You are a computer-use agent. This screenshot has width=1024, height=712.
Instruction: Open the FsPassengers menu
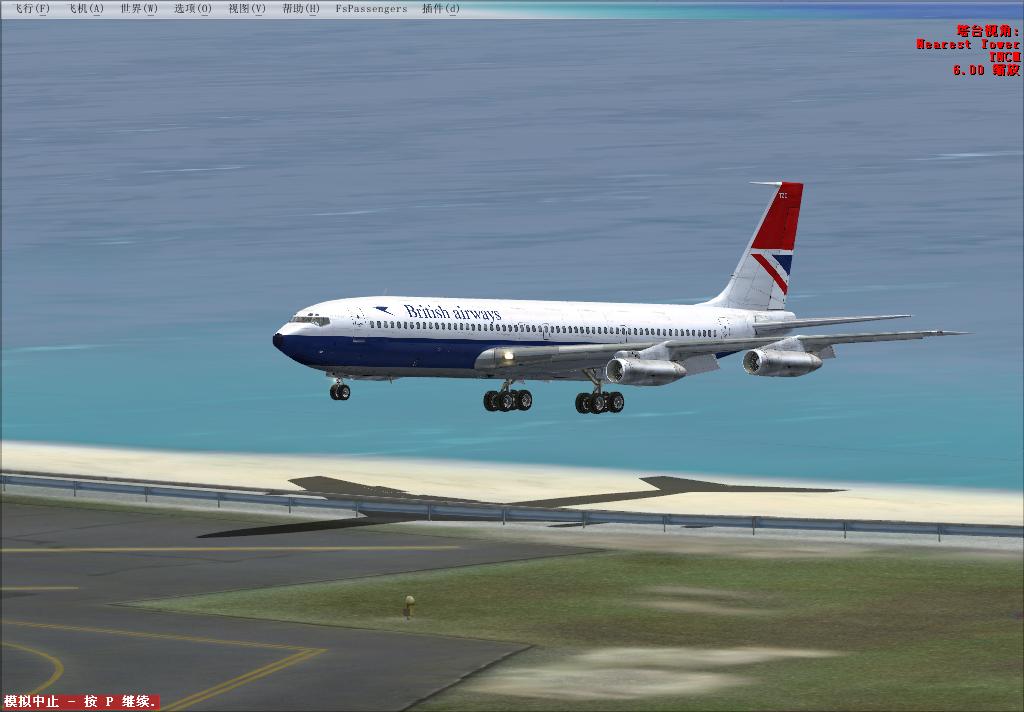tap(371, 9)
